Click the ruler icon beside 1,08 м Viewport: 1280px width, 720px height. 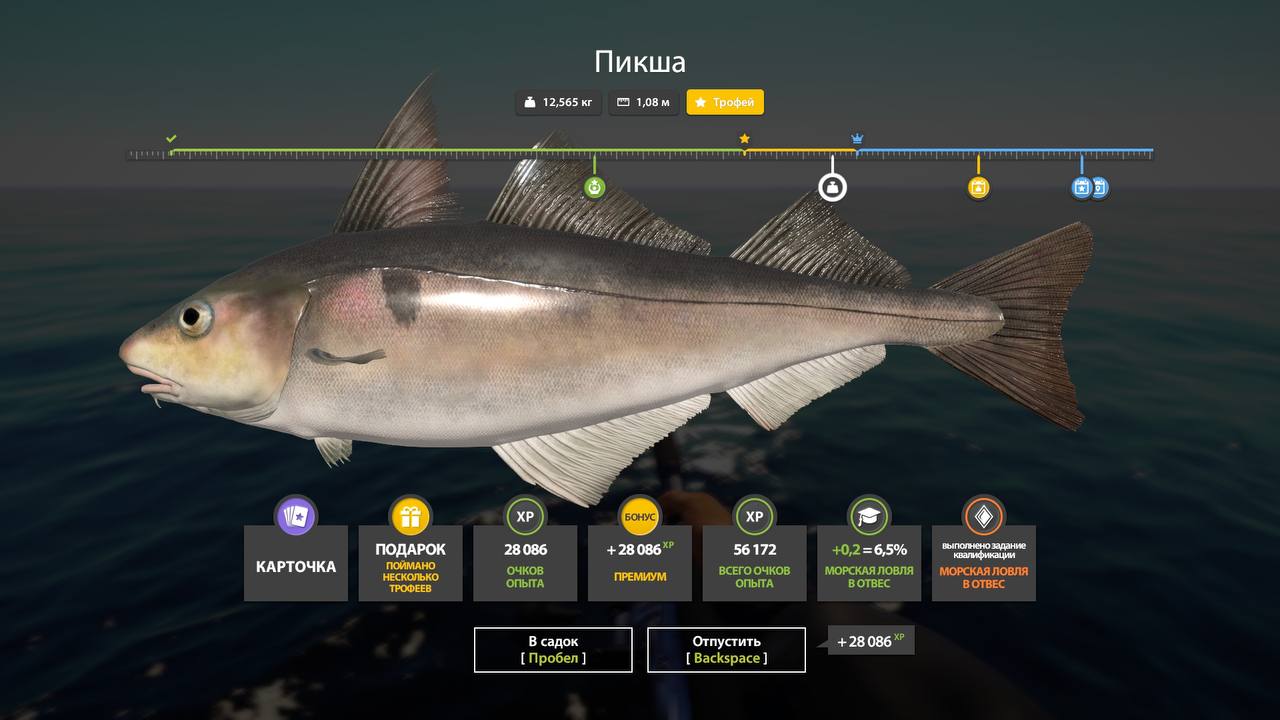[x=622, y=102]
